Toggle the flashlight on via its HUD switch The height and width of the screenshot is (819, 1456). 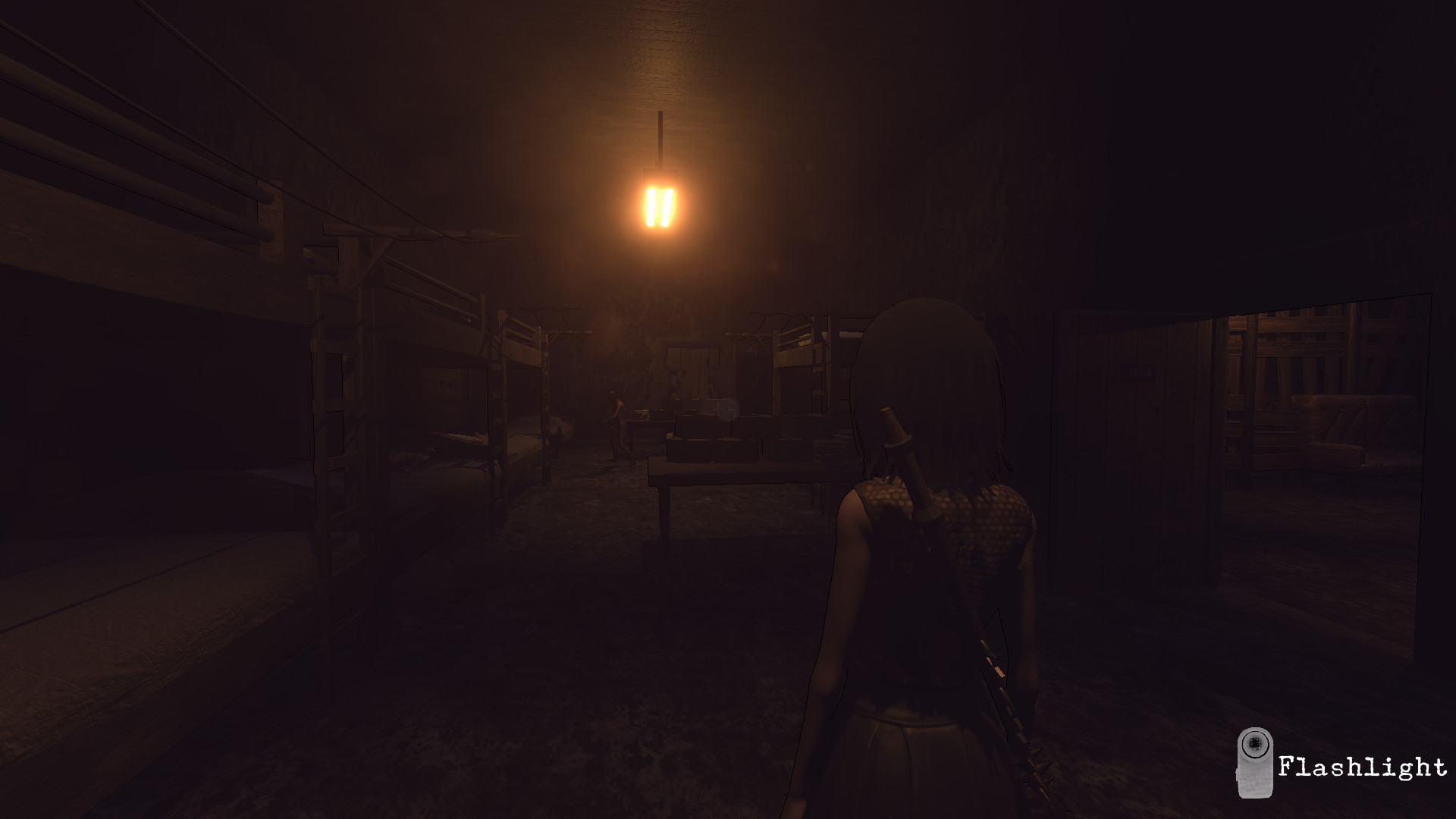1257,781
